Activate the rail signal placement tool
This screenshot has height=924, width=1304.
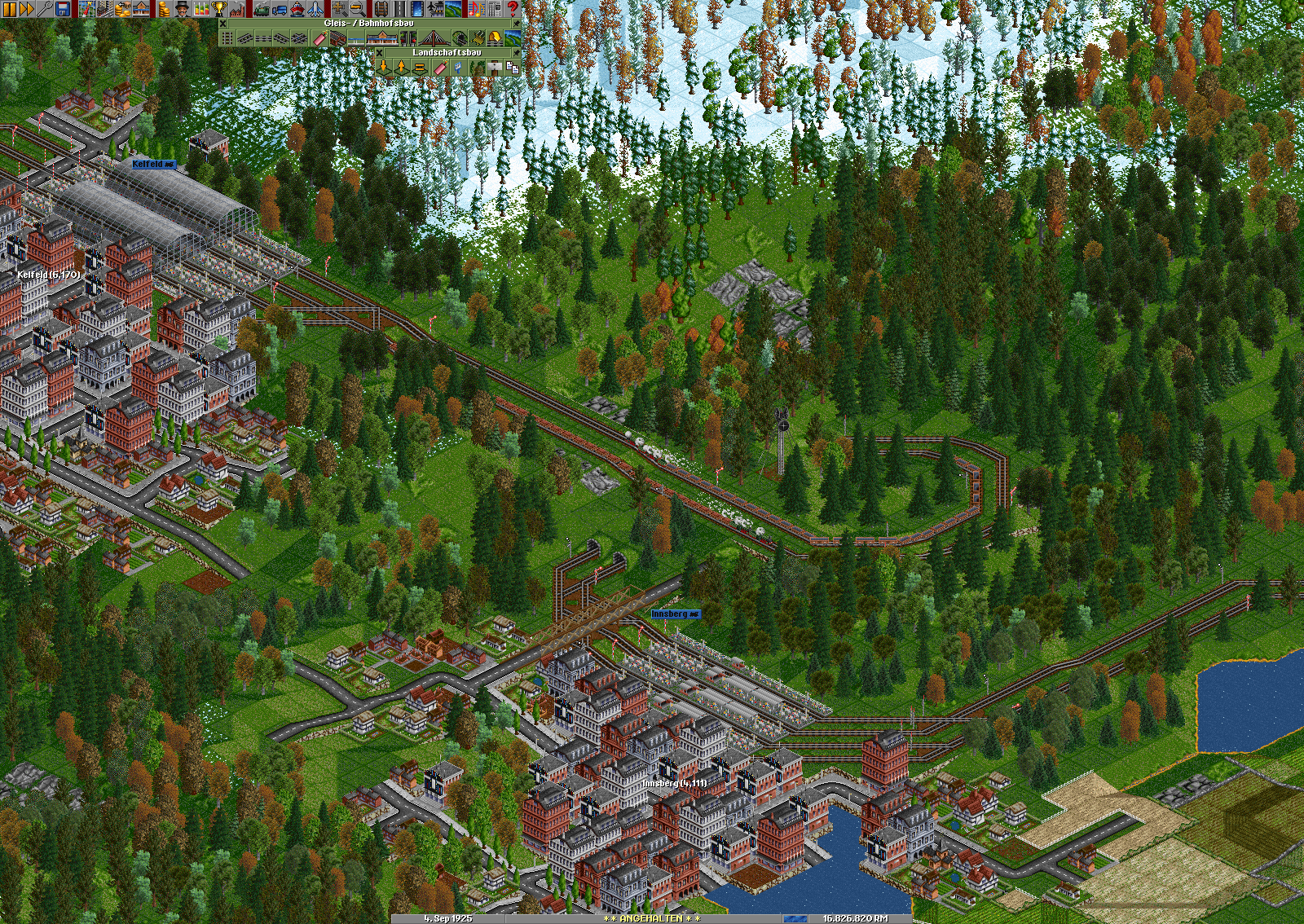click(409, 37)
